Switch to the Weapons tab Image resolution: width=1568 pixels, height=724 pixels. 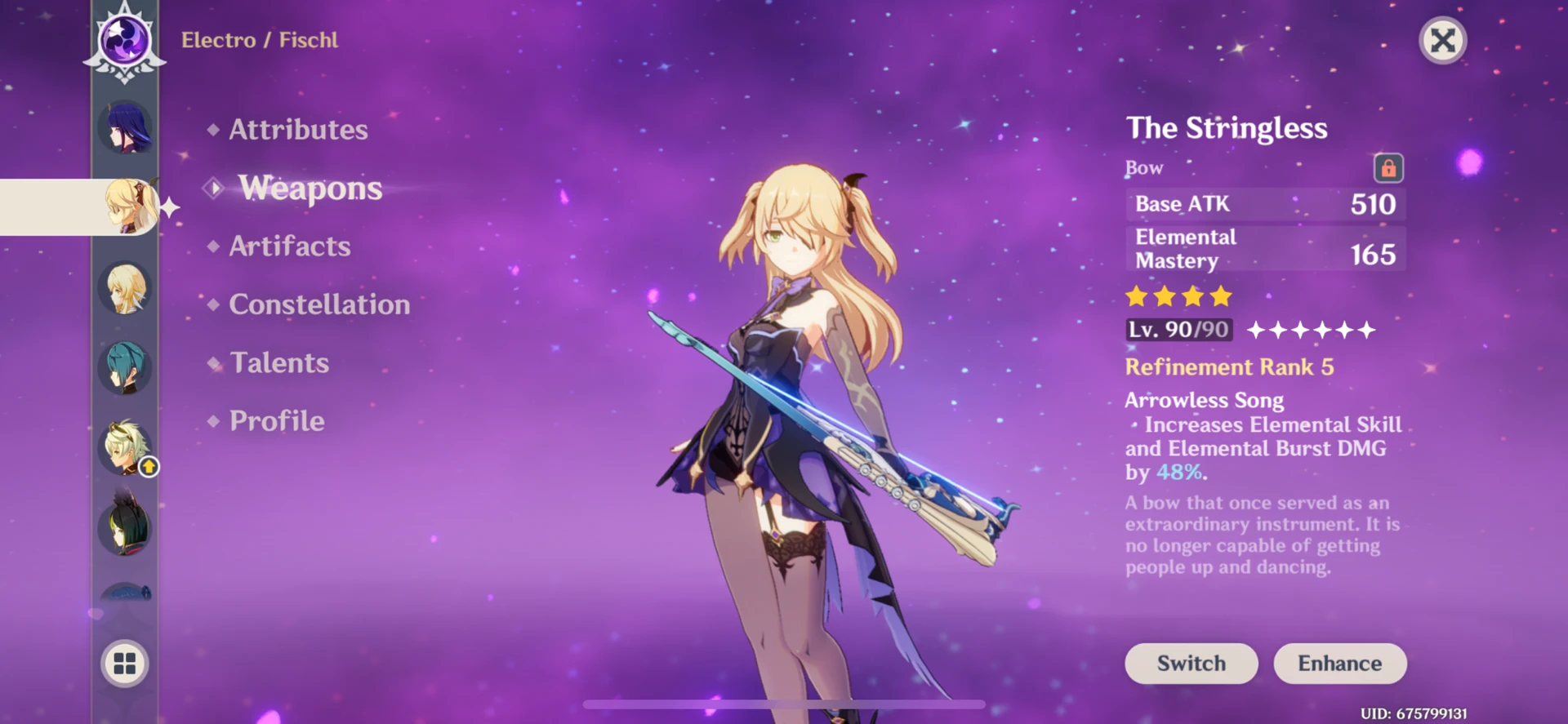310,189
